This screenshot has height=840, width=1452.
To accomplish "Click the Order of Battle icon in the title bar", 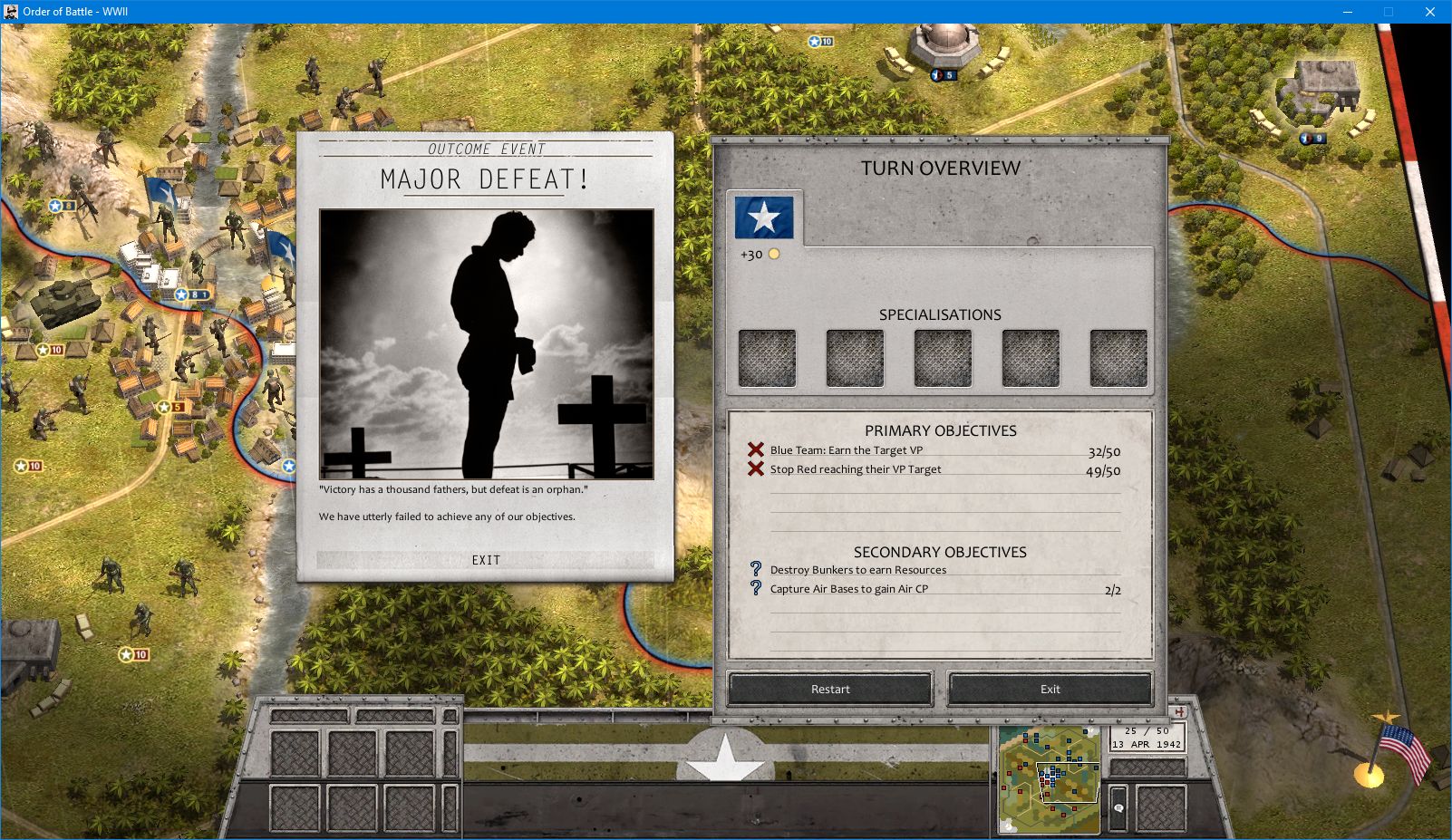I will (10, 12).
